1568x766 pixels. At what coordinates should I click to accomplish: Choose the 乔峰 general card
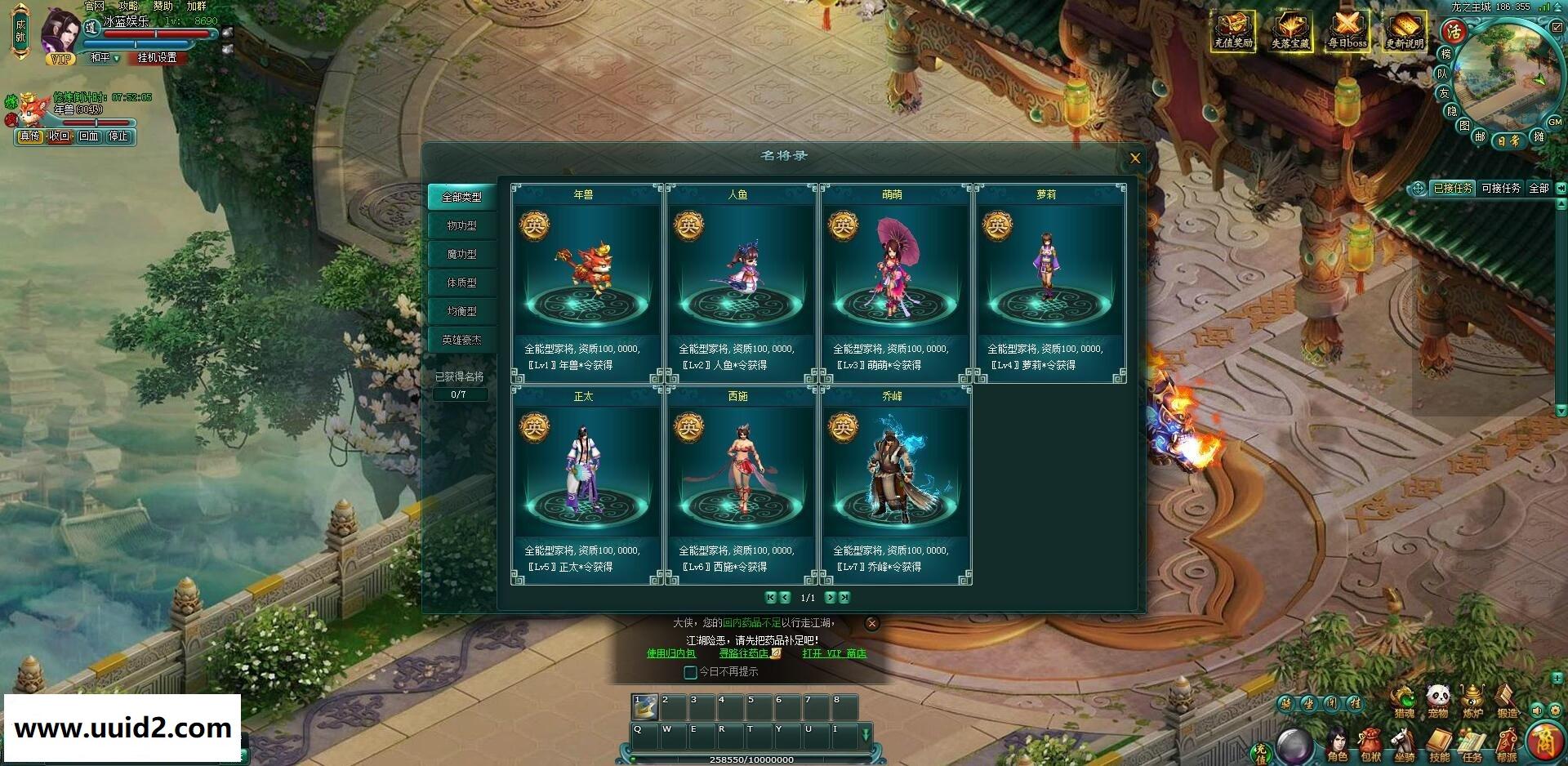tap(893, 485)
